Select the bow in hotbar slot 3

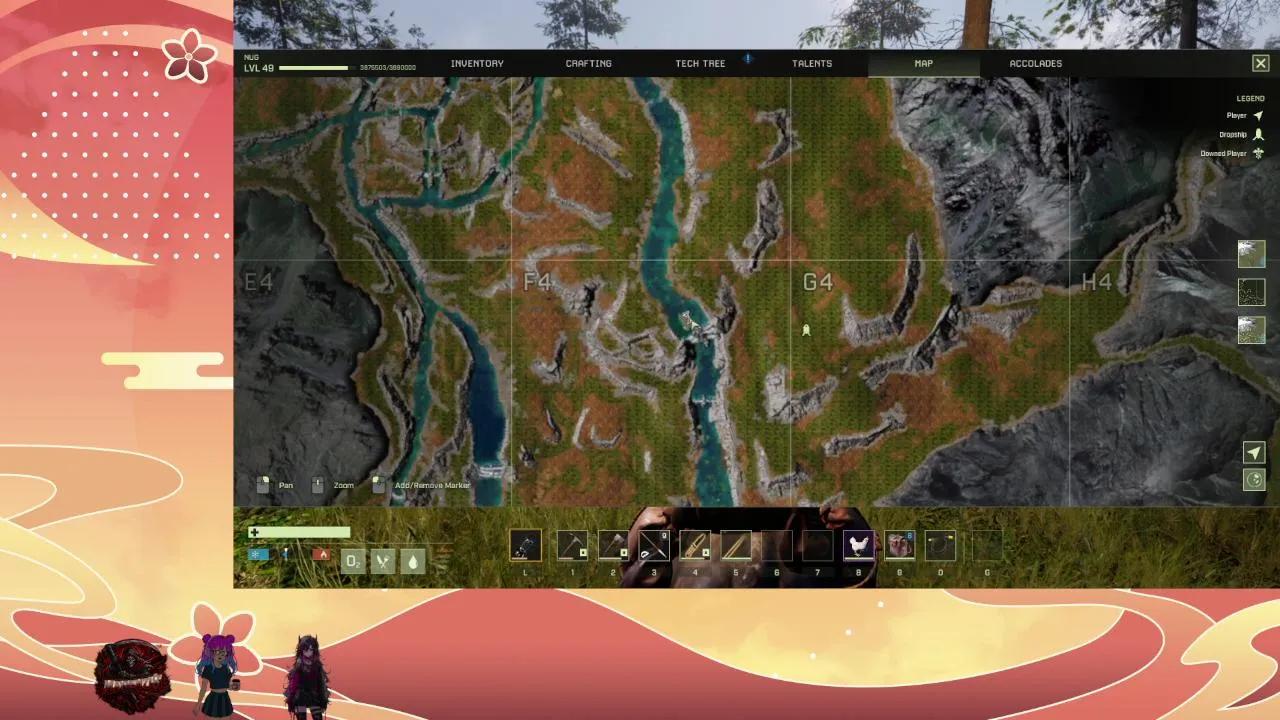pyautogui.click(x=654, y=545)
